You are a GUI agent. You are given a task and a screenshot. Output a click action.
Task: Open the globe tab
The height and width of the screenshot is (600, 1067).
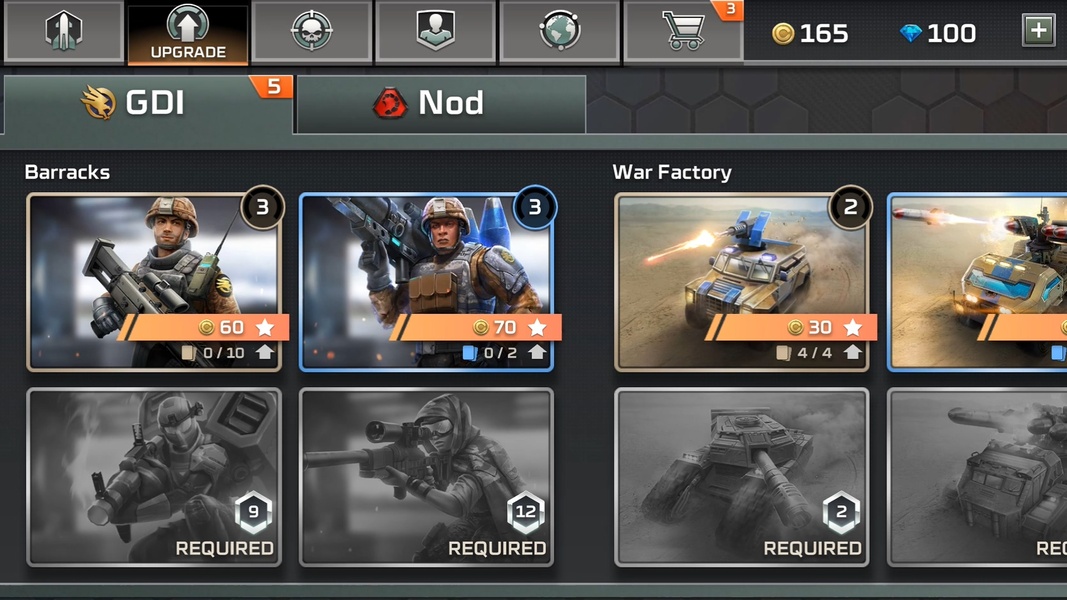559,31
